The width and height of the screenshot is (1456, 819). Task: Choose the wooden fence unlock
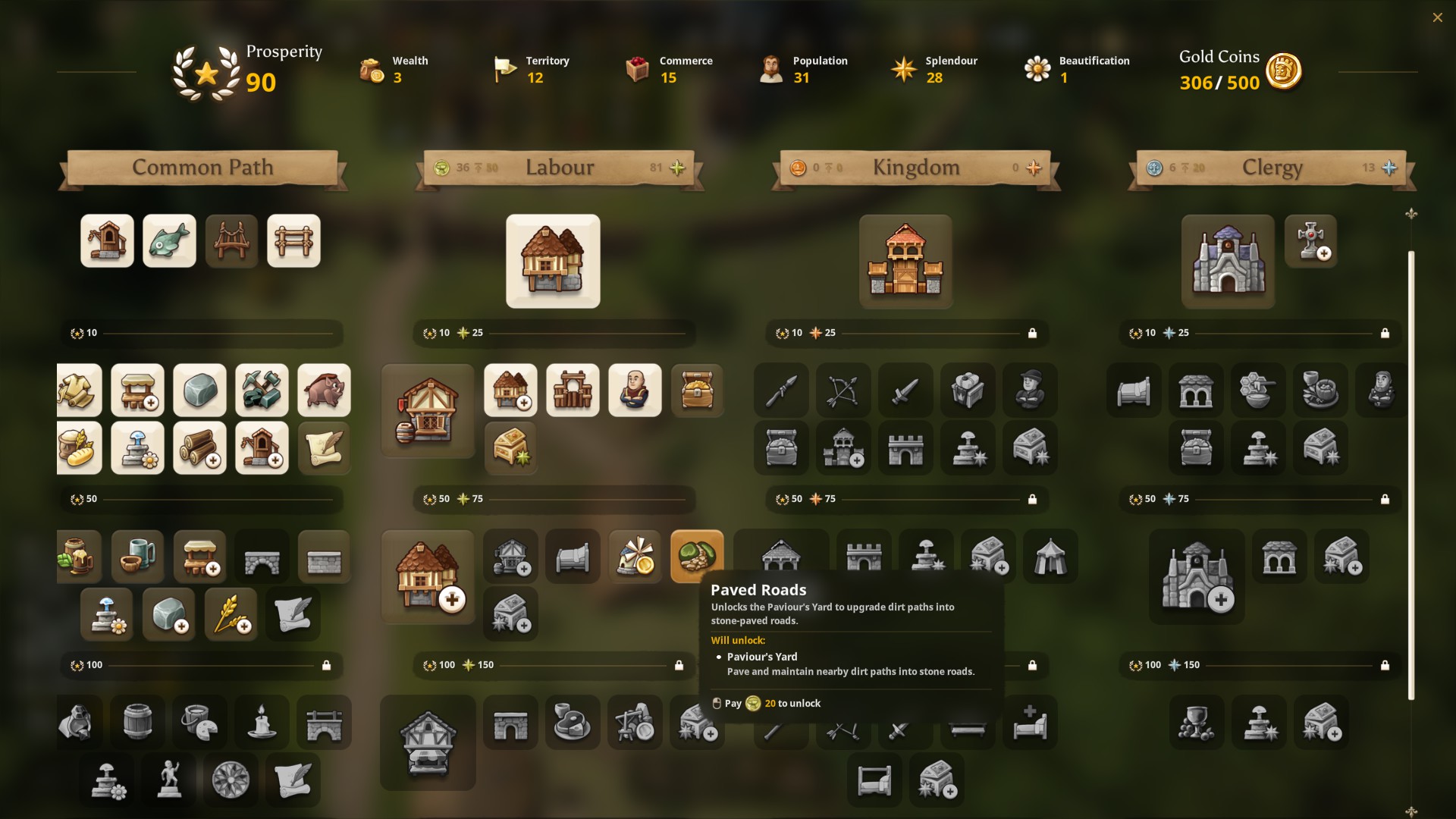[x=293, y=241]
